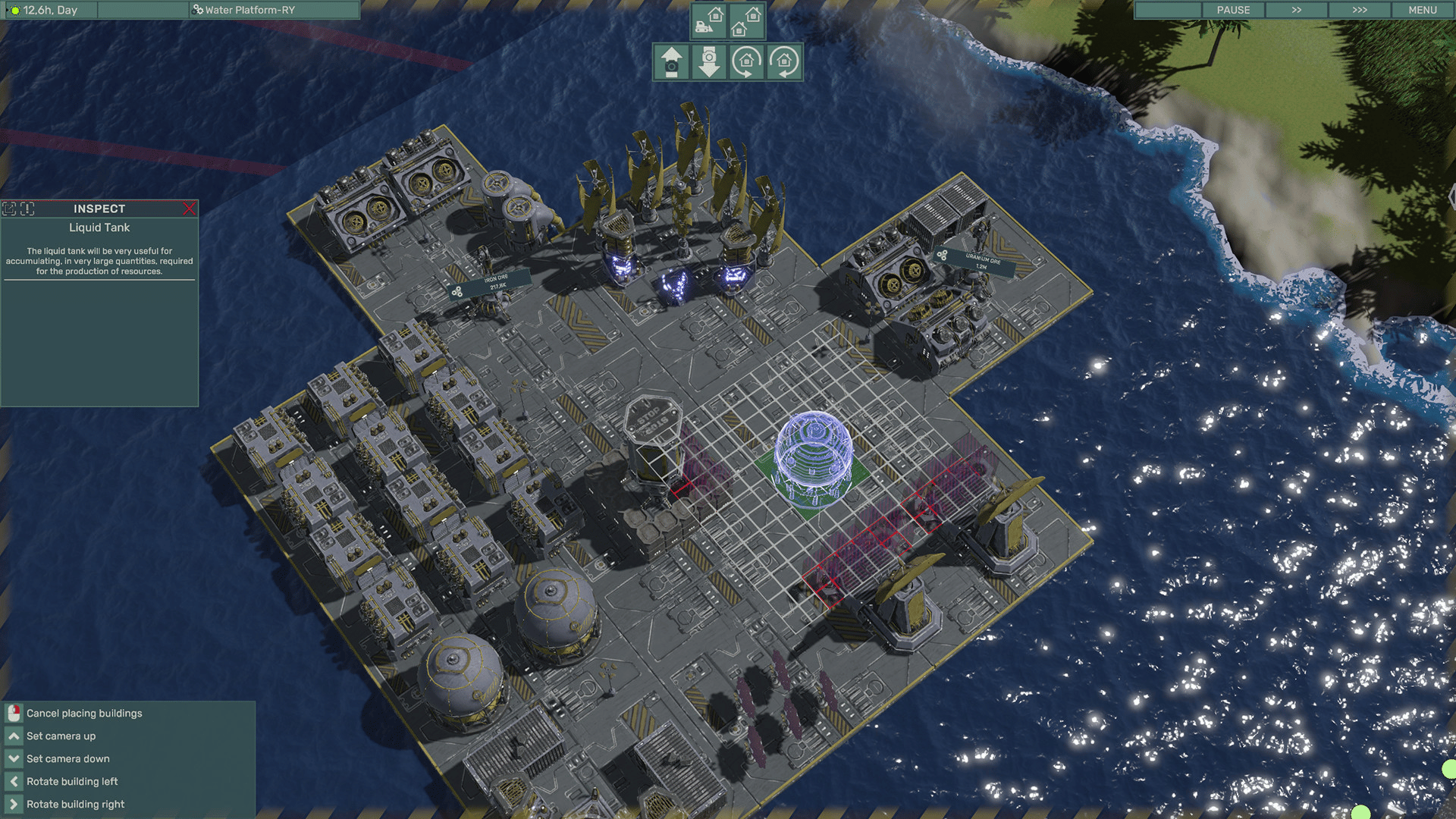Click the rotate-building icon with left-pointing arrow
The image size is (1456, 819).
click(x=784, y=62)
